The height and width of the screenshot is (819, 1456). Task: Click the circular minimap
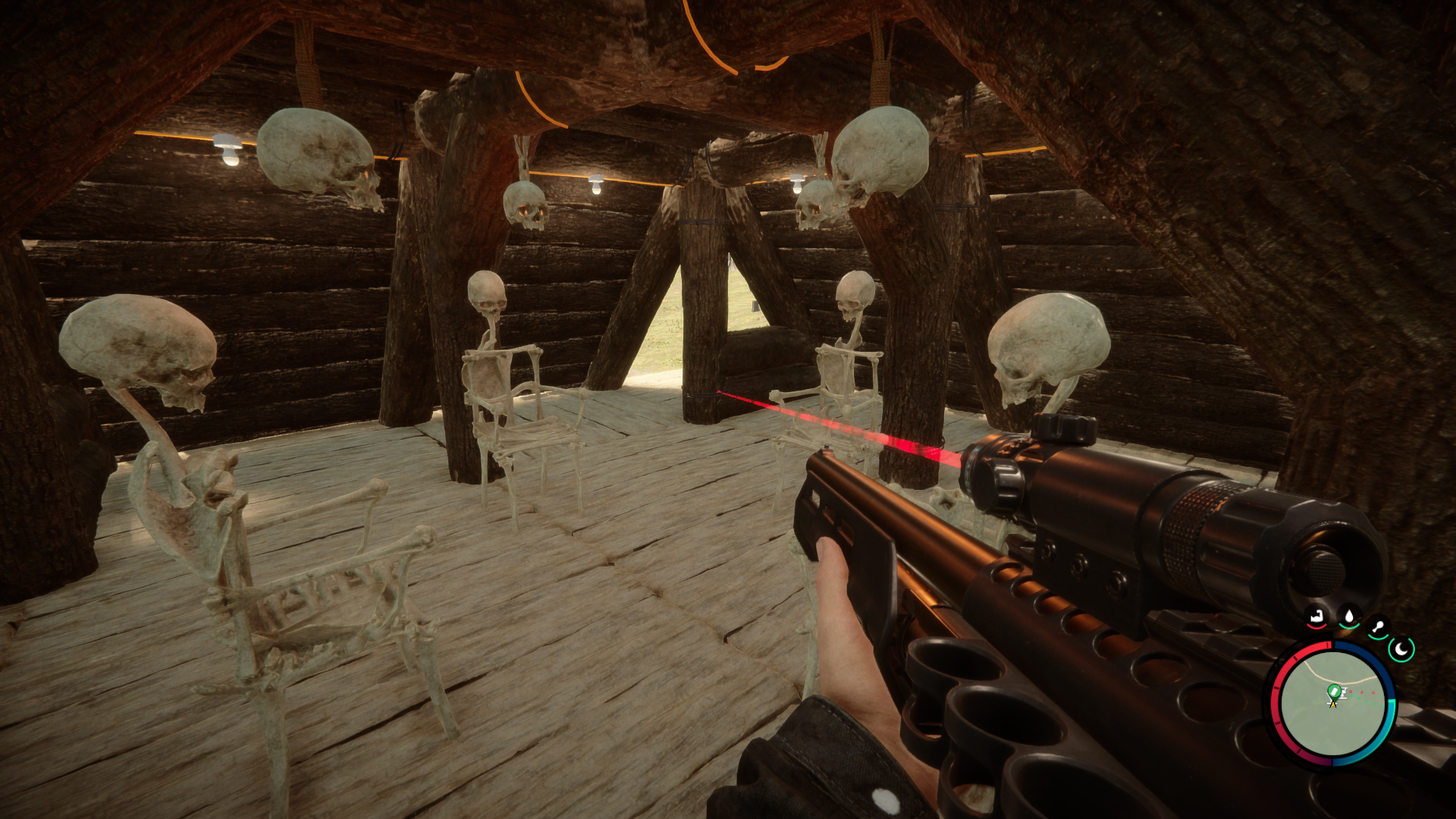1332,703
